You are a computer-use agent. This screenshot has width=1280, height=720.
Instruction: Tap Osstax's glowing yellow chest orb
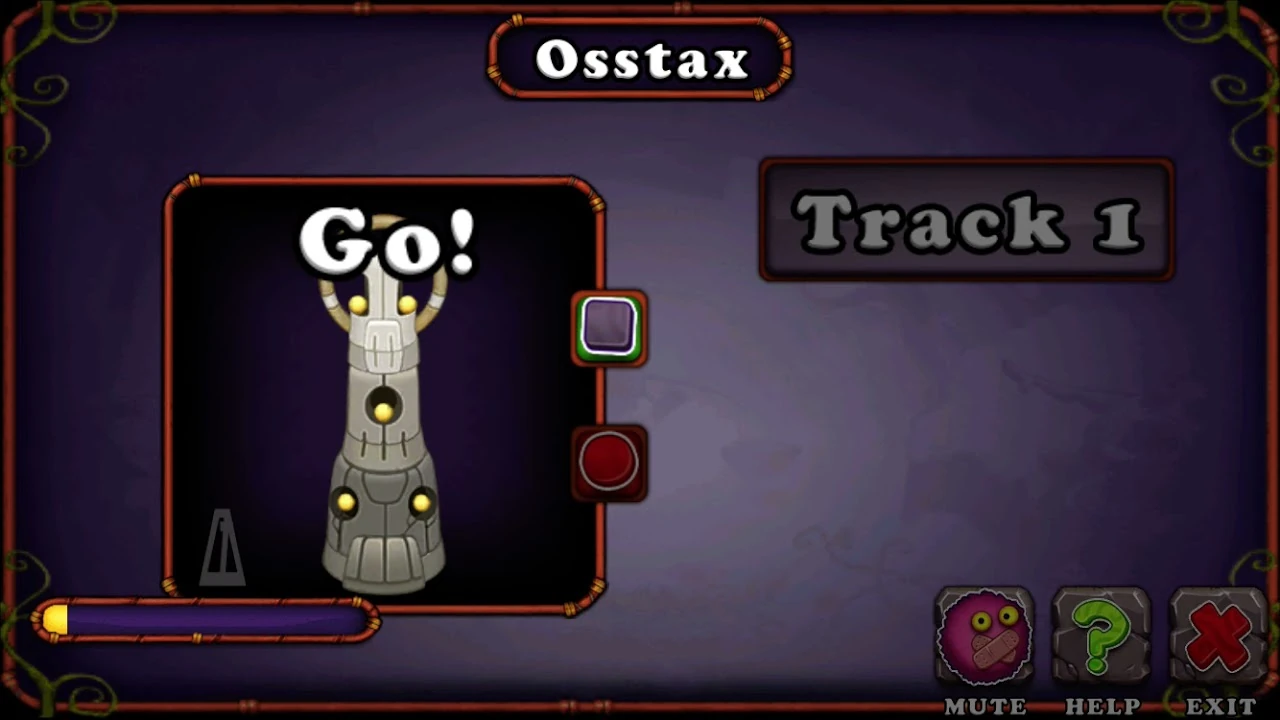pos(385,410)
